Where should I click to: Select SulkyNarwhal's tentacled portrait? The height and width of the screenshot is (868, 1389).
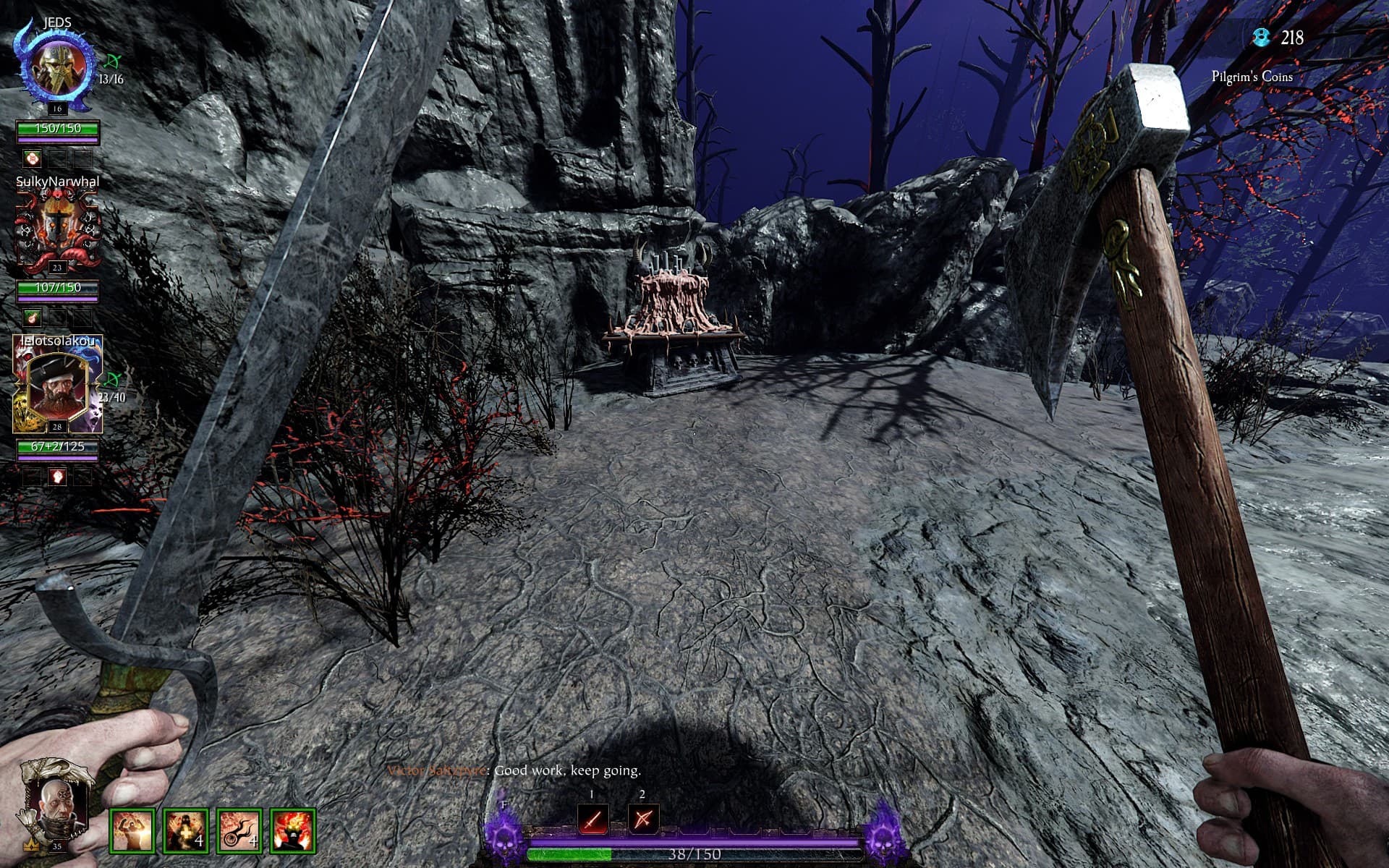[x=57, y=226]
